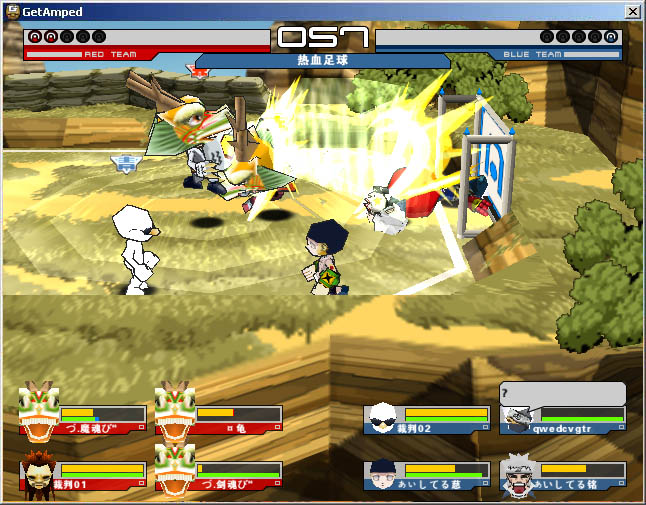
Task: Click the qwedcvgtr player panel
Action: (x=564, y=419)
